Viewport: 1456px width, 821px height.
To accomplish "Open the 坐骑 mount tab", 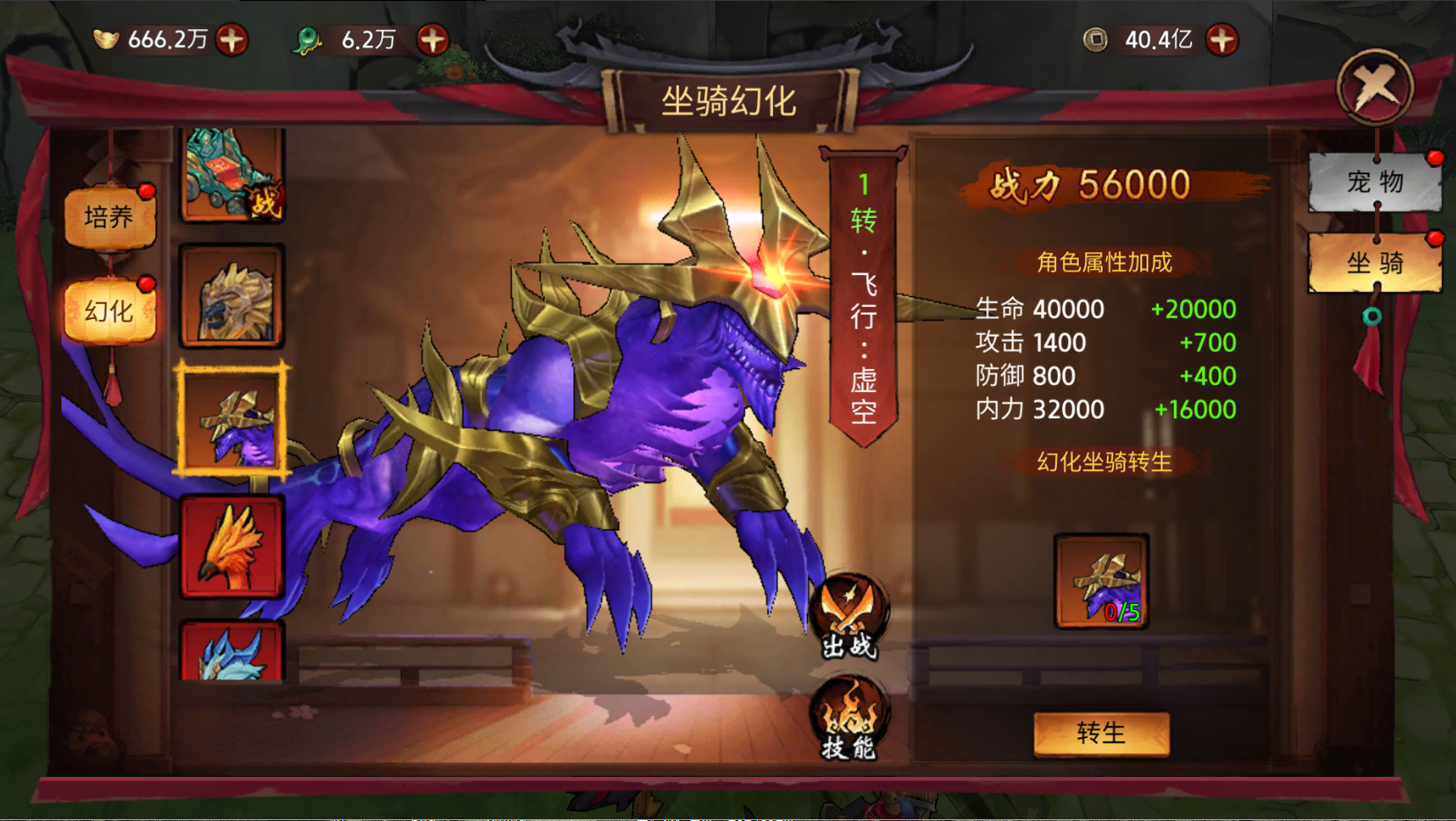I will 1374,262.
